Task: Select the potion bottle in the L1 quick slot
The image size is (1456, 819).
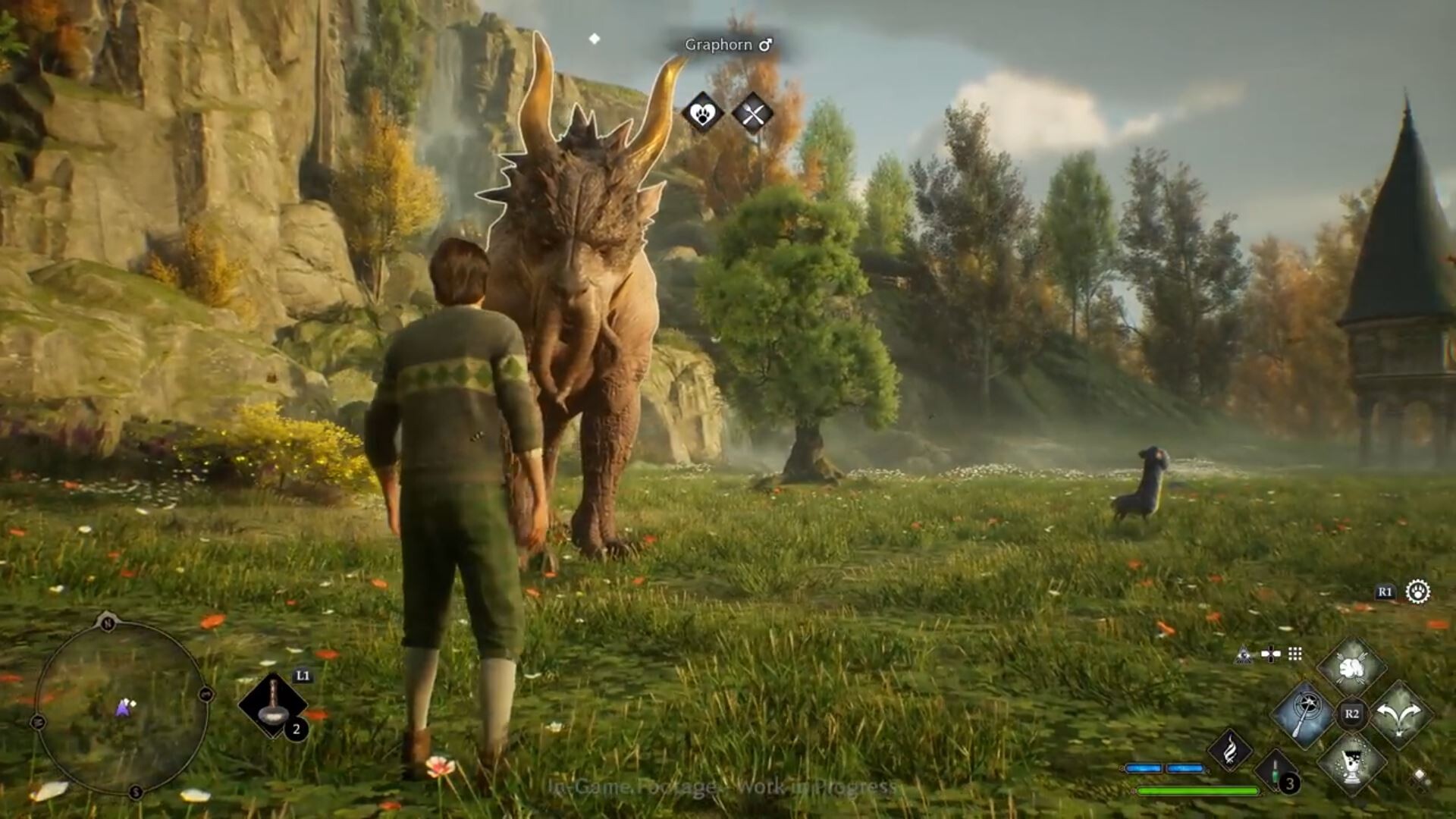Action: coord(274,704)
